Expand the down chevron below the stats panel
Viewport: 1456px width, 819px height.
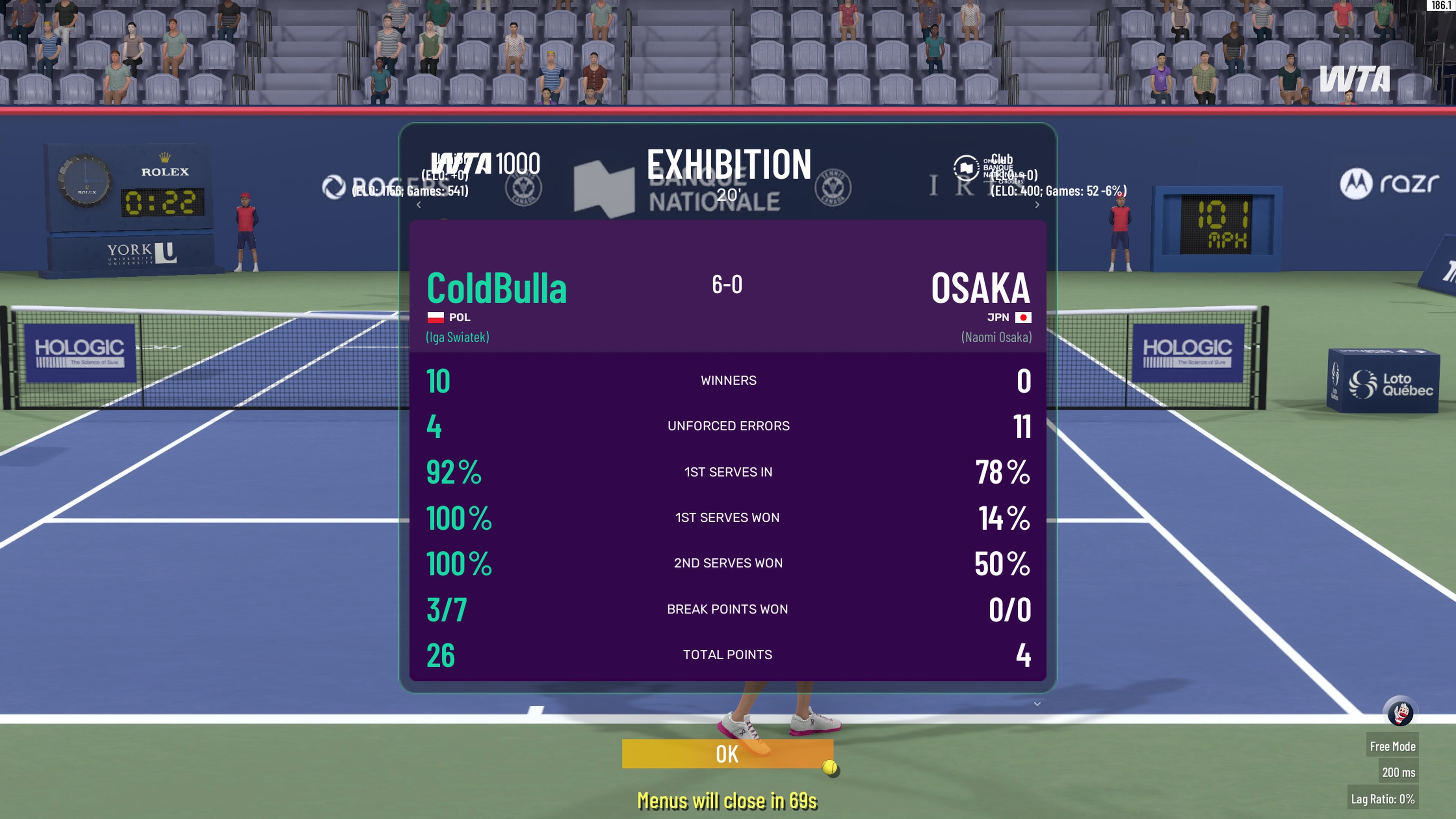pyautogui.click(x=1037, y=704)
